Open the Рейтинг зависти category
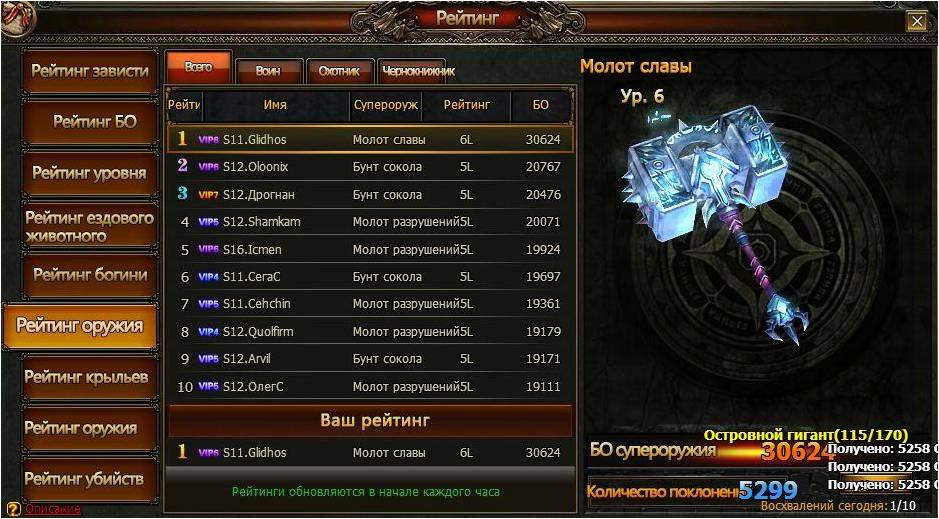The image size is (939, 519). click(x=90, y=71)
